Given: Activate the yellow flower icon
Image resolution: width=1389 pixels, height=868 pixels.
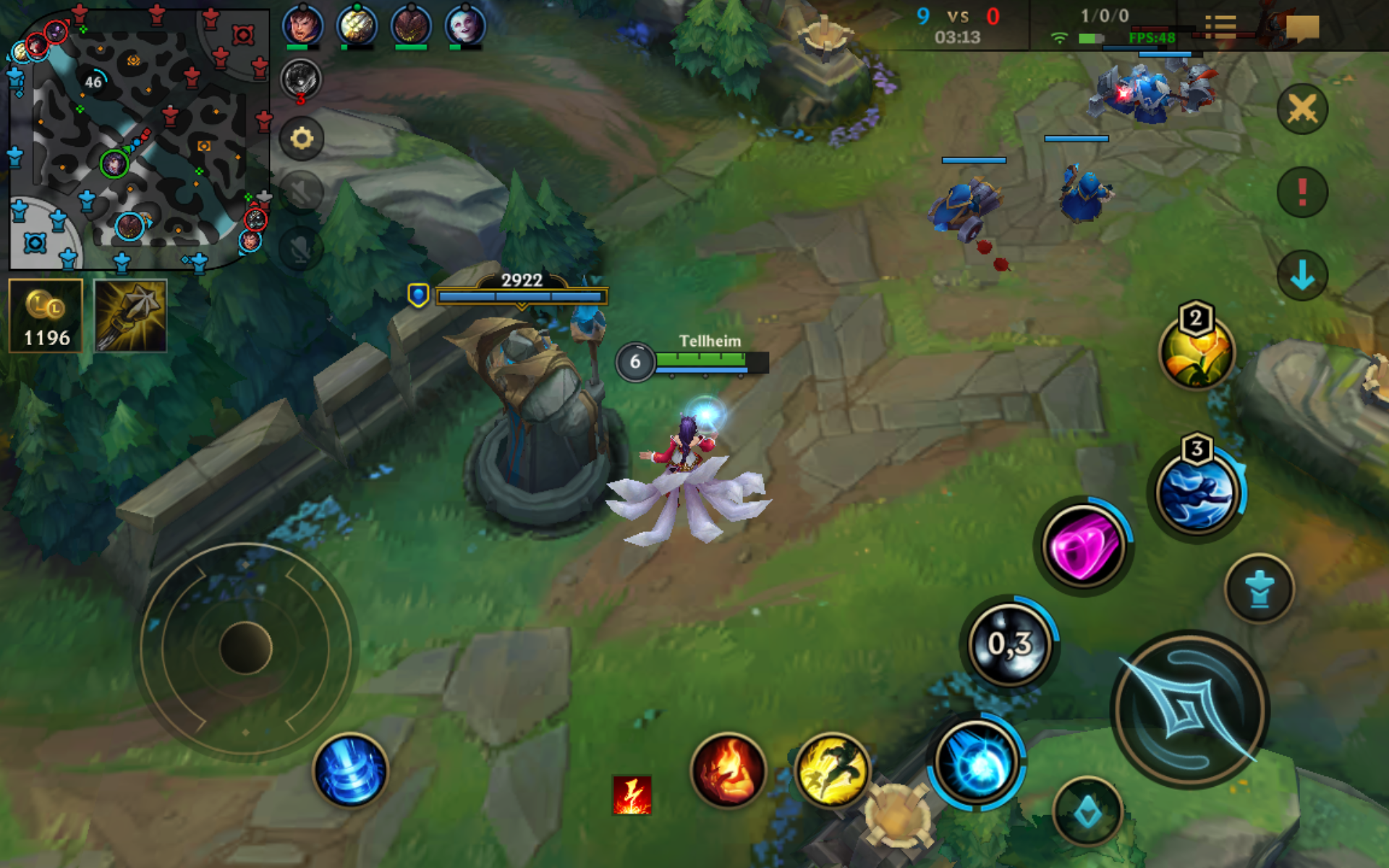Looking at the screenshot, I should pos(1197,352).
